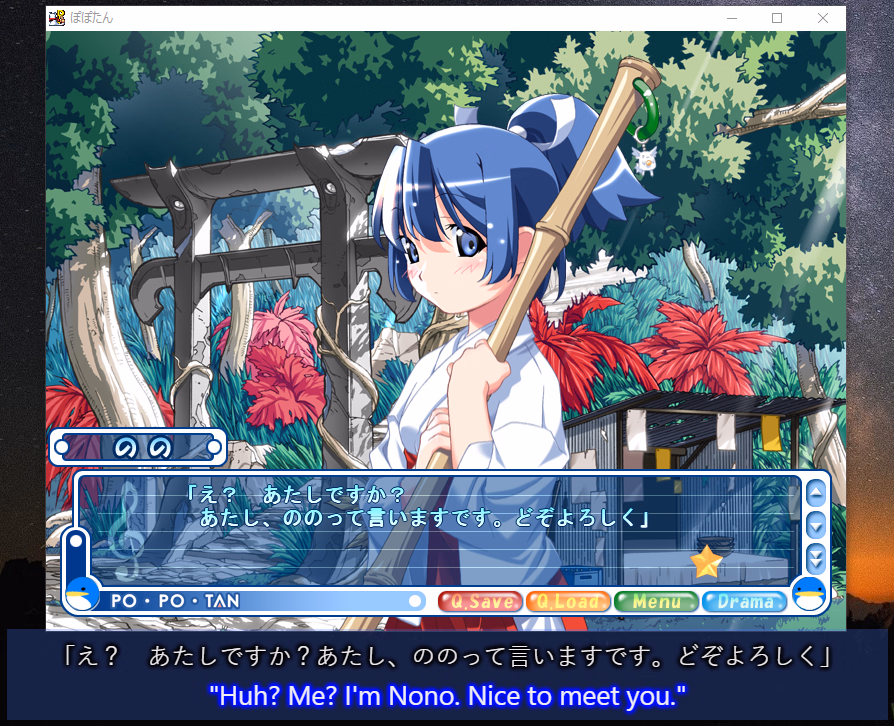Click the Q.Save button
Viewport: 894px width, 726px height.
tap(481, 601)
